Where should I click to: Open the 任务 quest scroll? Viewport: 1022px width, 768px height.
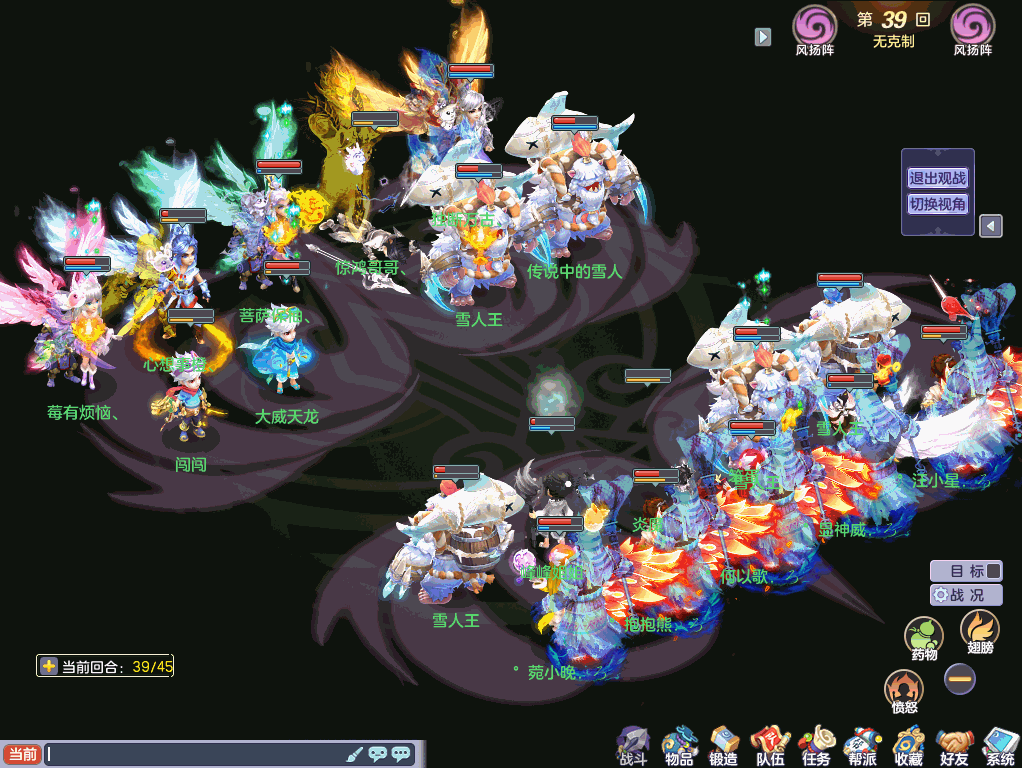tap(816, 745)
